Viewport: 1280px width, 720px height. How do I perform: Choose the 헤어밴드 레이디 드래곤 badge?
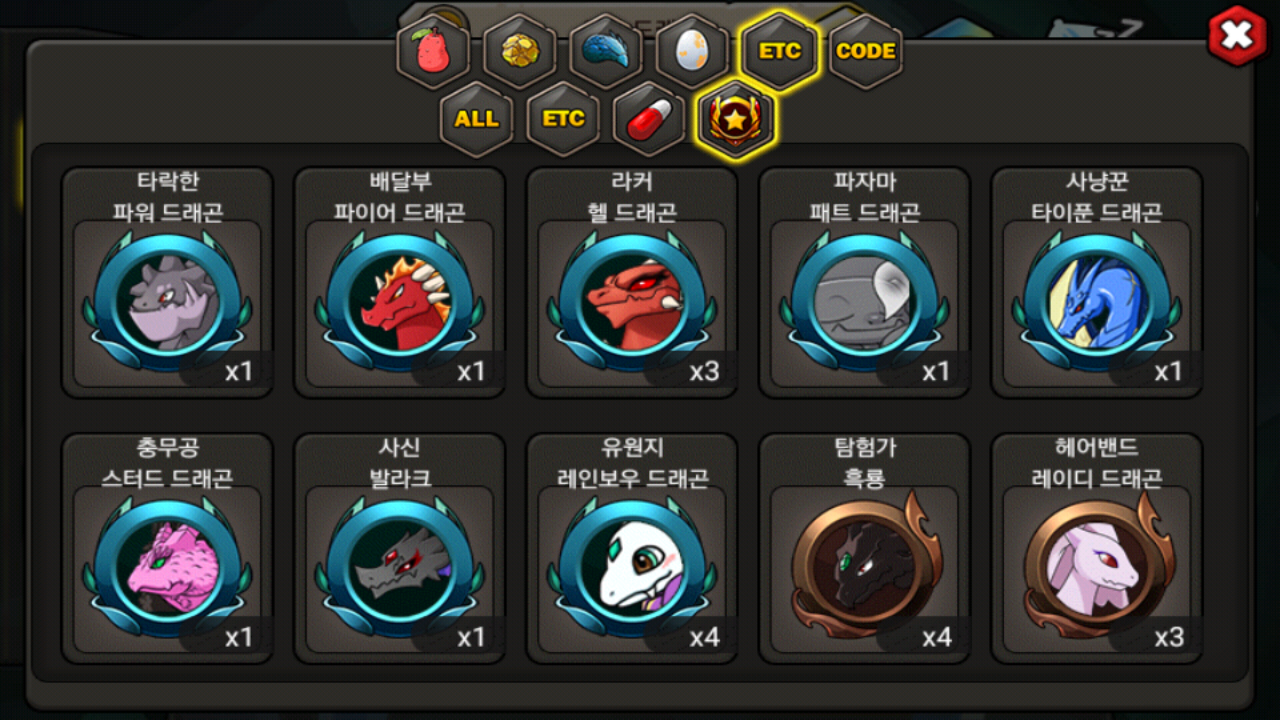(1096, 566)
